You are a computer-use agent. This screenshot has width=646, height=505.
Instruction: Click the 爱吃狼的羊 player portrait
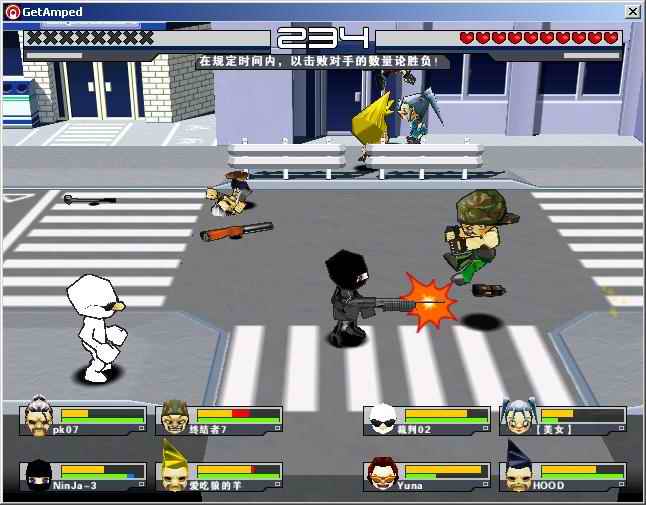coord(175,474)
